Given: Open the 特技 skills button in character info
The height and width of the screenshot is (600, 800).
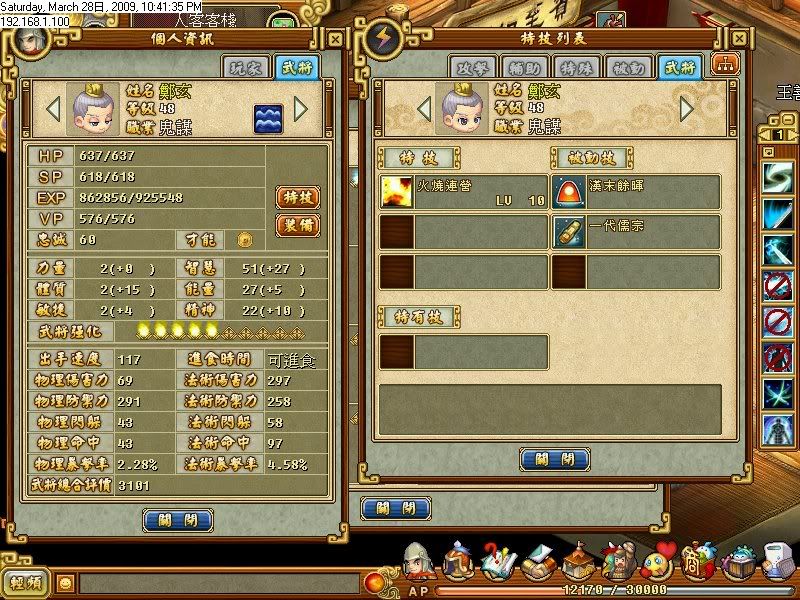Looking at the screenshot, I should 296,197.
